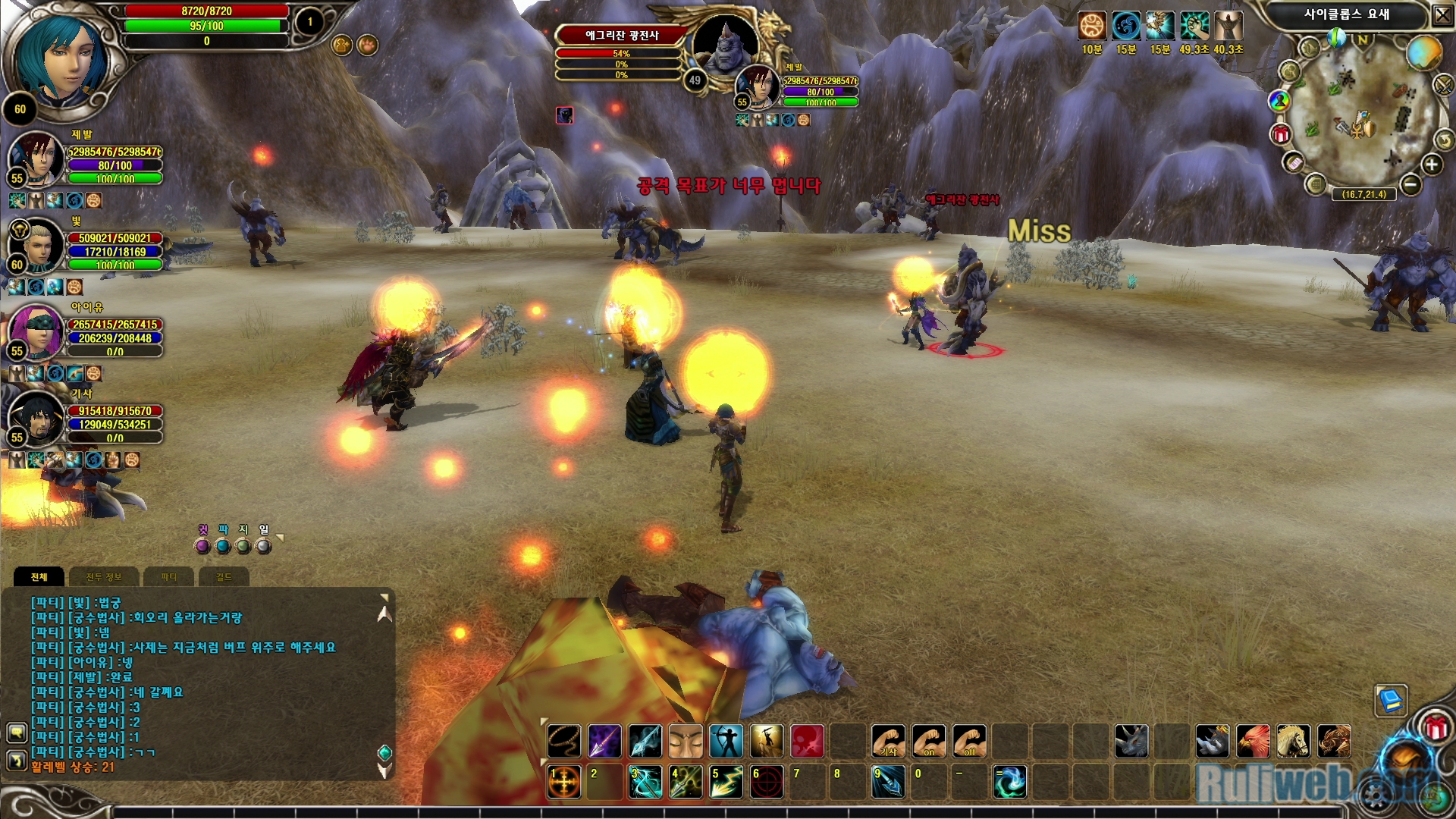Summon the white horse mount
The height and width of the screenshot is (819, 1456).
tap(1293, 741)
